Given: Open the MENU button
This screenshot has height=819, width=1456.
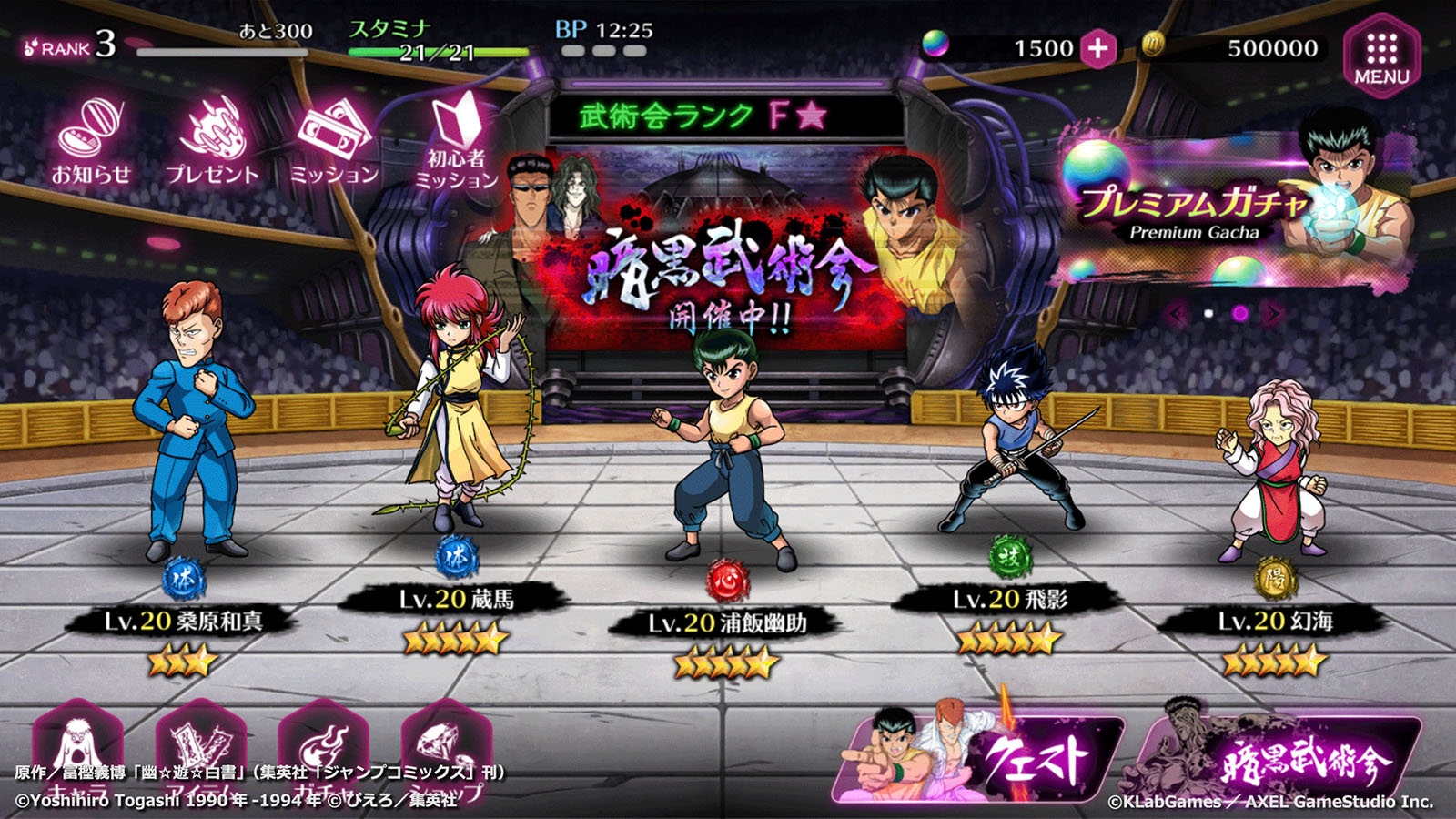Looking at the screenshot, I should tap(1381, 55).
